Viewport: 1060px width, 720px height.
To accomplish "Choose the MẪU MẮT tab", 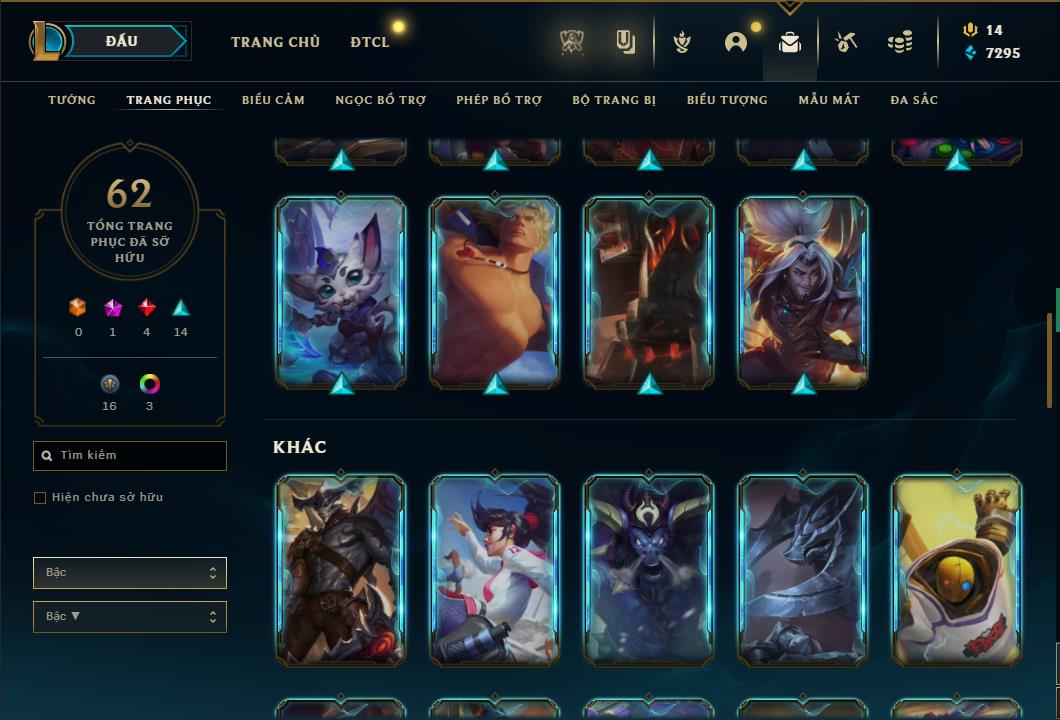I will click(x=829, y=100).
